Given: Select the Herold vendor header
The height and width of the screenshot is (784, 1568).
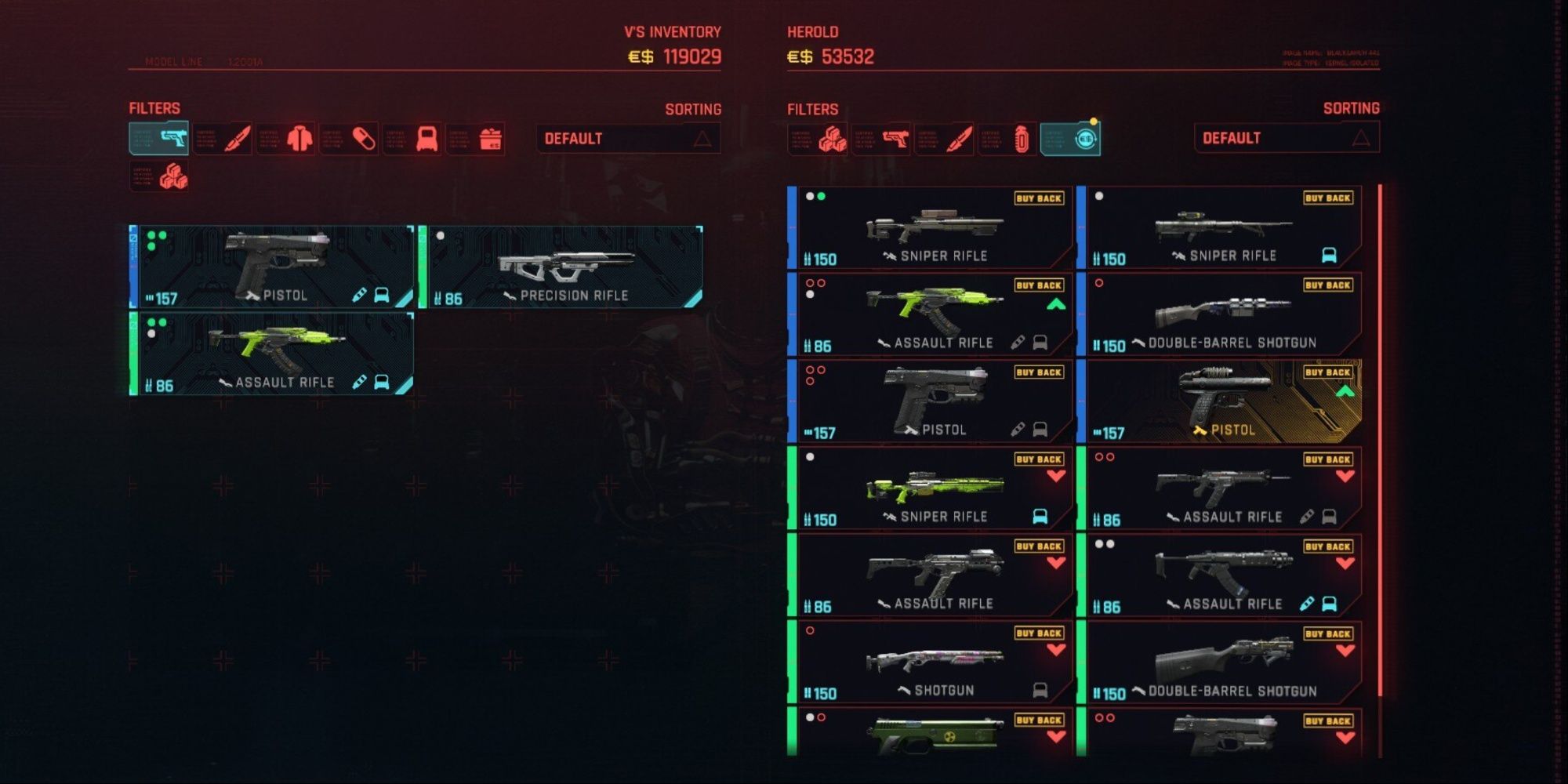Looking at the screenshot, I should coord(812,33).
